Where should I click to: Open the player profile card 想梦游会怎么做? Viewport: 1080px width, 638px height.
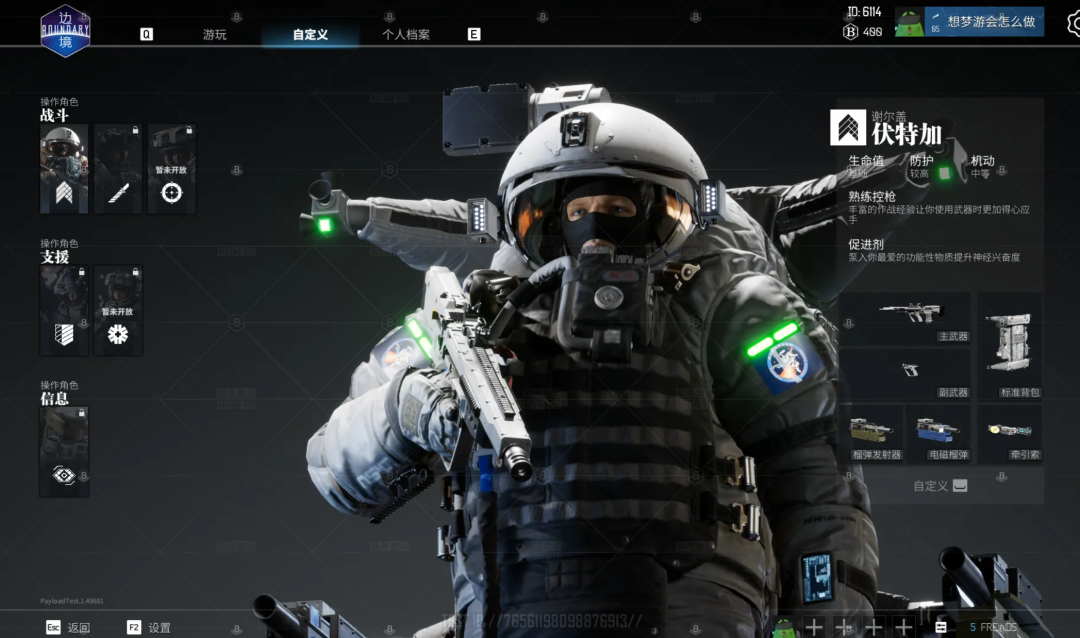coord(983,21)
